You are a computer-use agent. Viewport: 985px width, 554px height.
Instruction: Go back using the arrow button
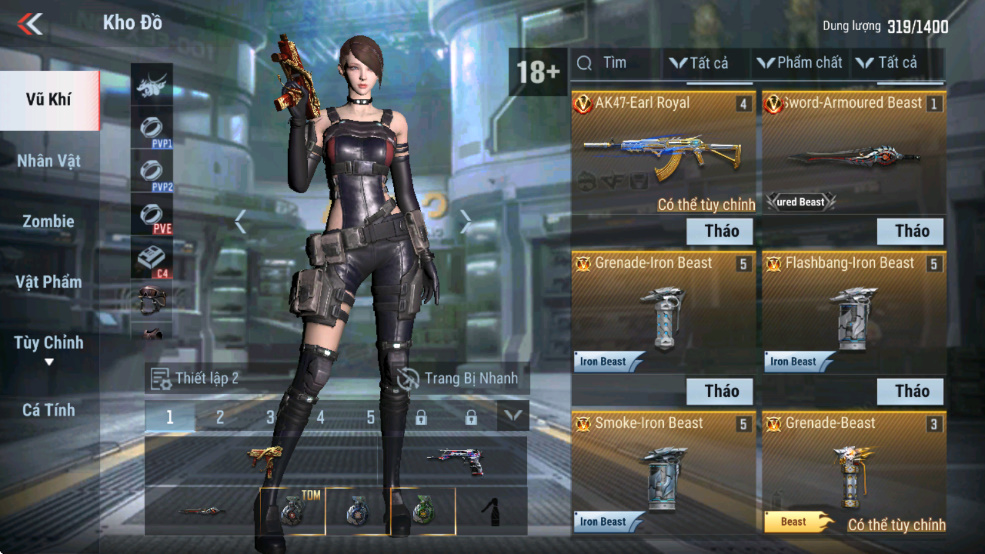[30, 23]
